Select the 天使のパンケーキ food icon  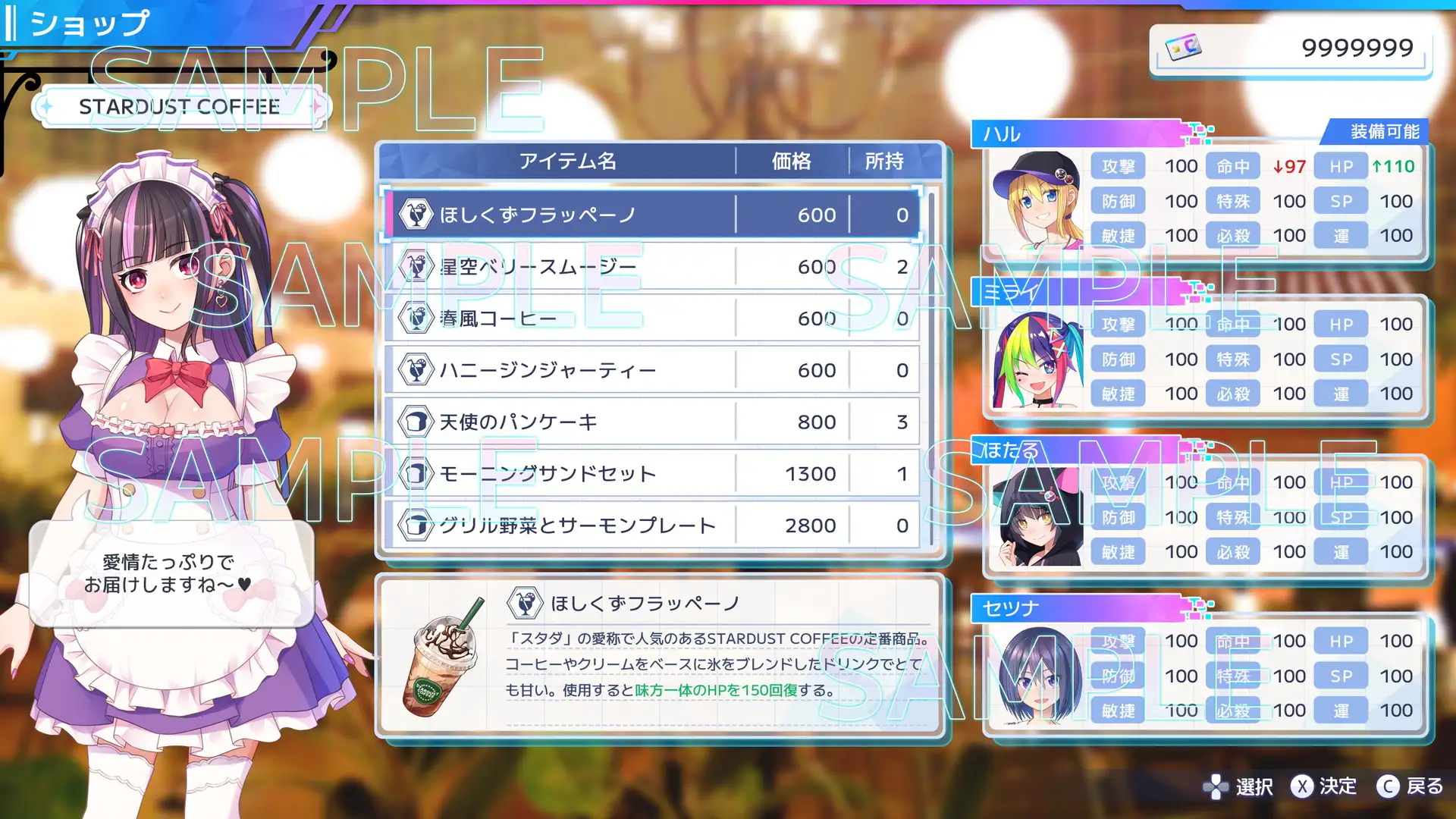tap(416, 422)
